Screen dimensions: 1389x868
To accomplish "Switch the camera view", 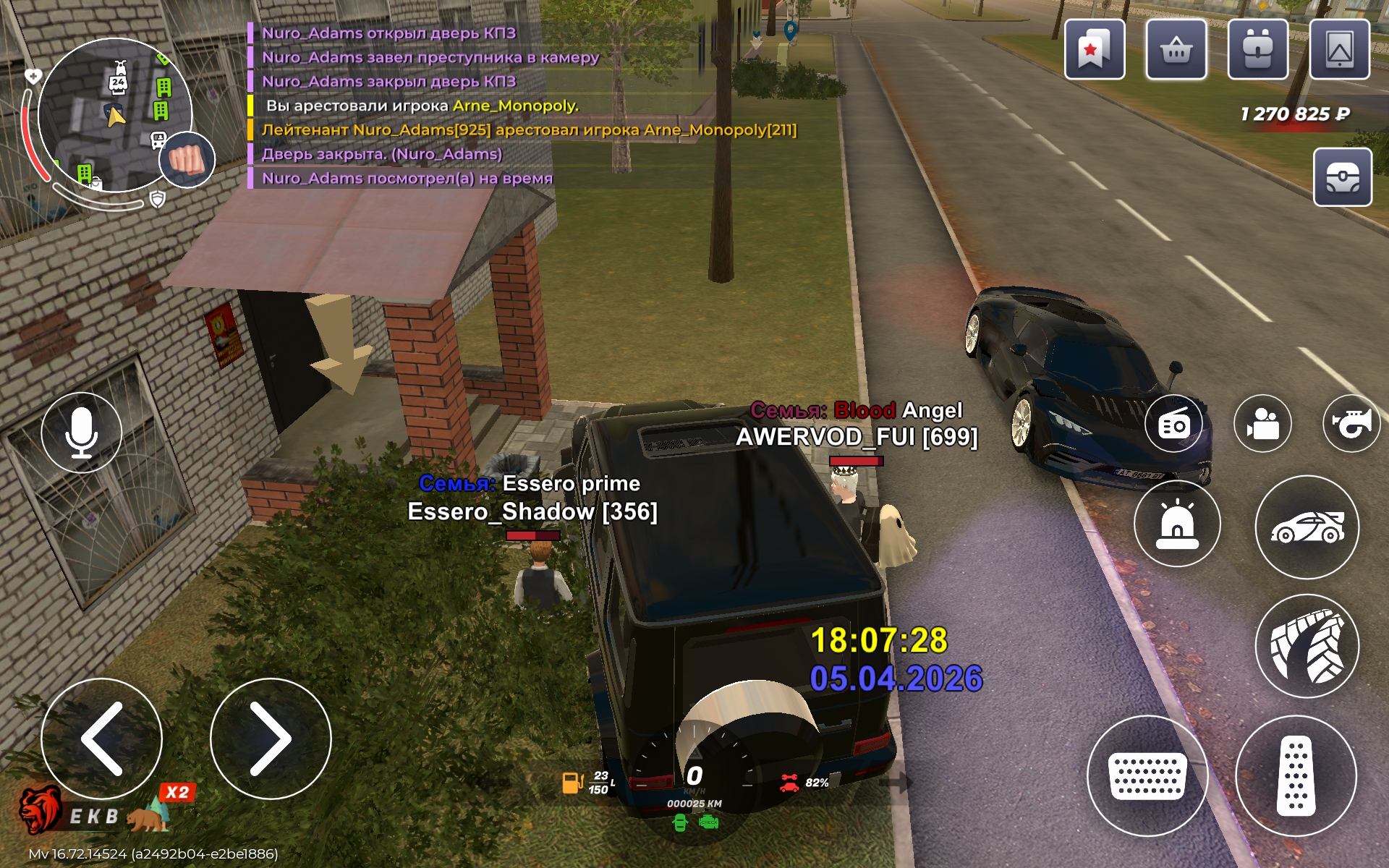I will coord(1262,424).
